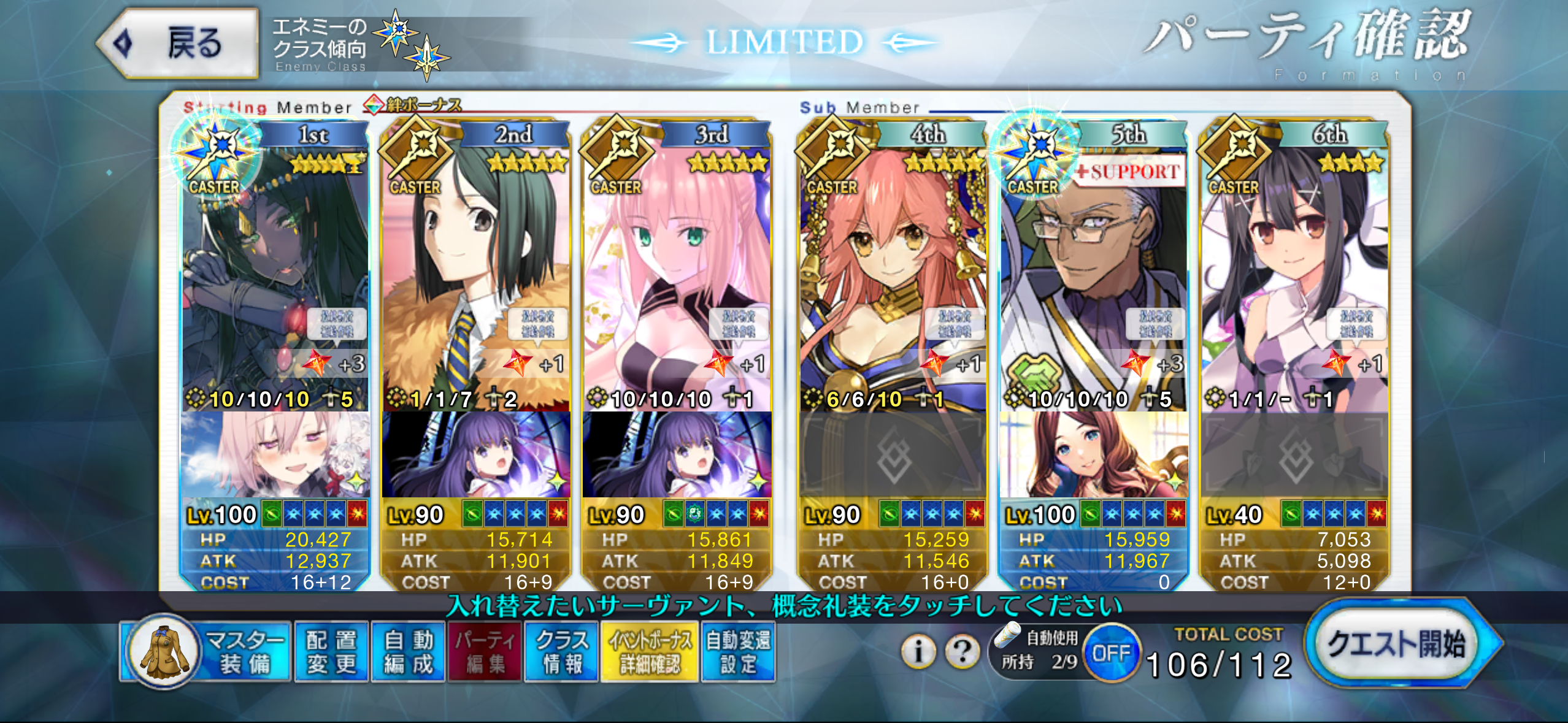Open 自動変遷設定 settings
This screenshot has width=1568, height=723.
pyautogui.click(x=738, y=652)
